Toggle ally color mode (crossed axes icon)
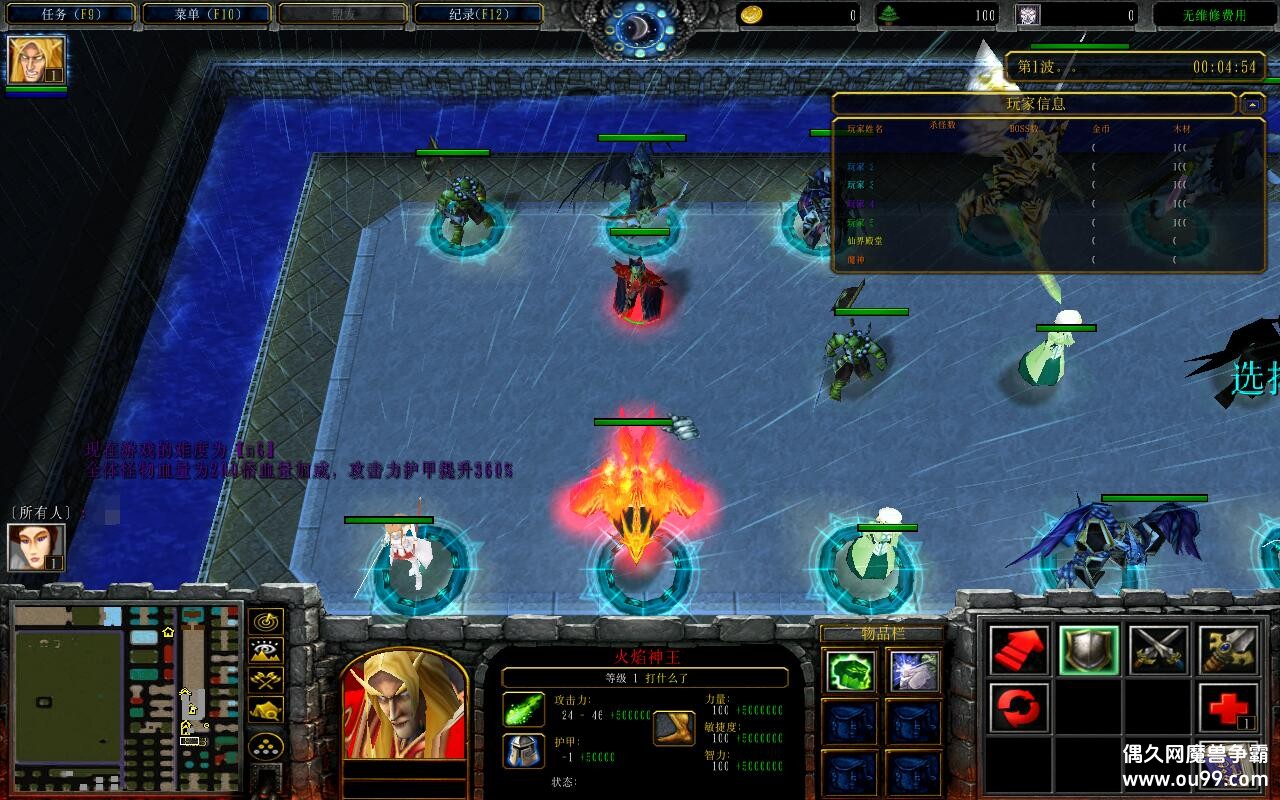This screenshot has height=800, width=1280. point(265,680)
